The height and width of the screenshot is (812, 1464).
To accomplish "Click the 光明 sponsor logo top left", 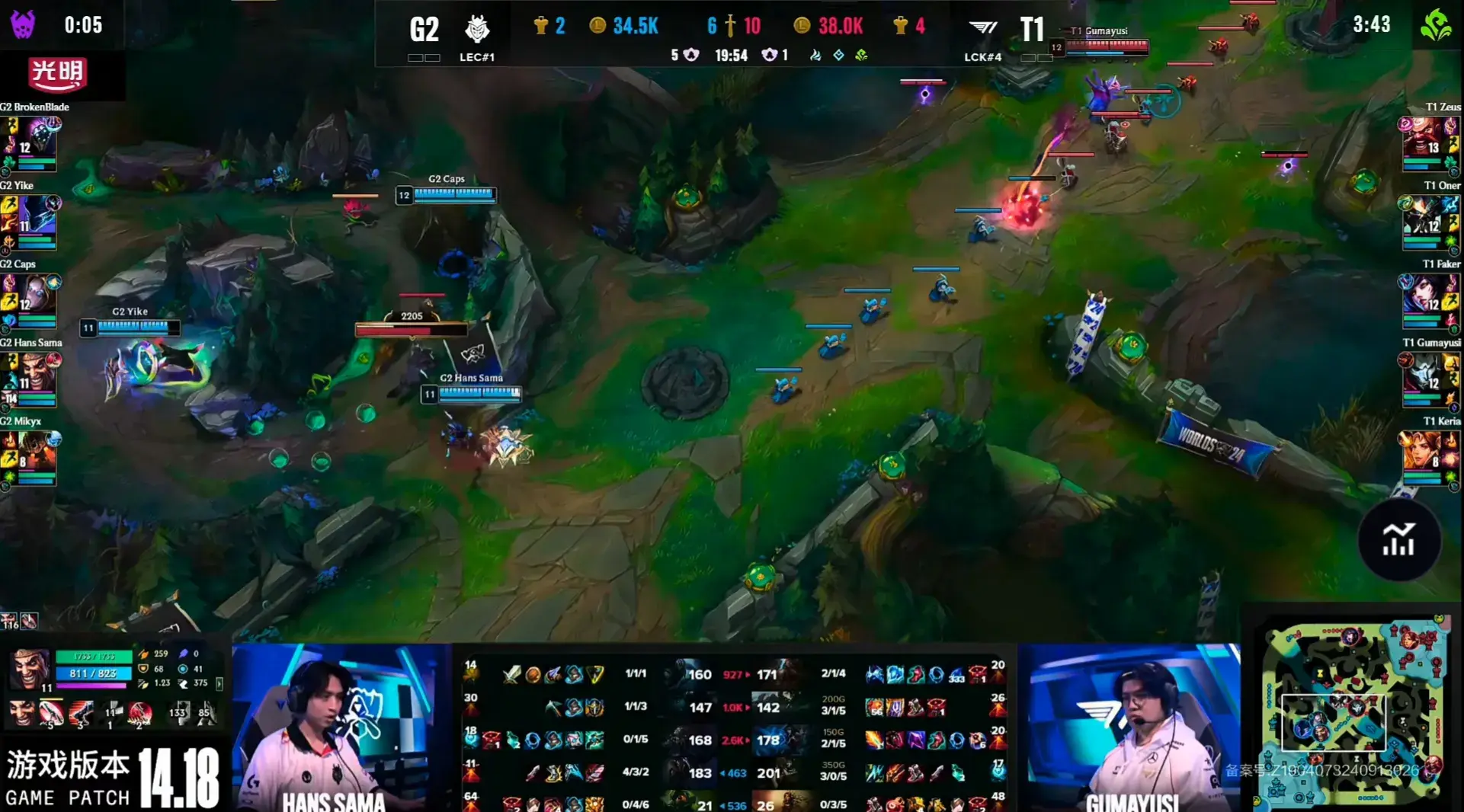I will click(59, 76).
